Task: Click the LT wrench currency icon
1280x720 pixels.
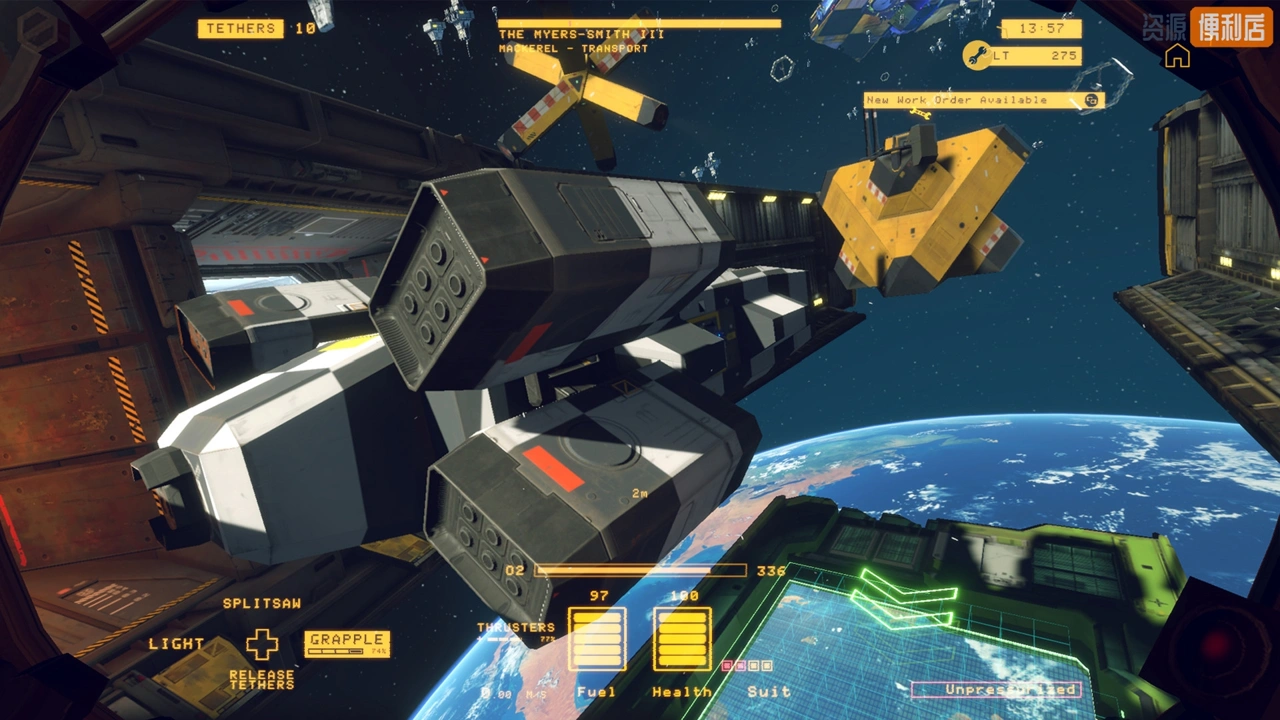Action: tap(976, 56)
